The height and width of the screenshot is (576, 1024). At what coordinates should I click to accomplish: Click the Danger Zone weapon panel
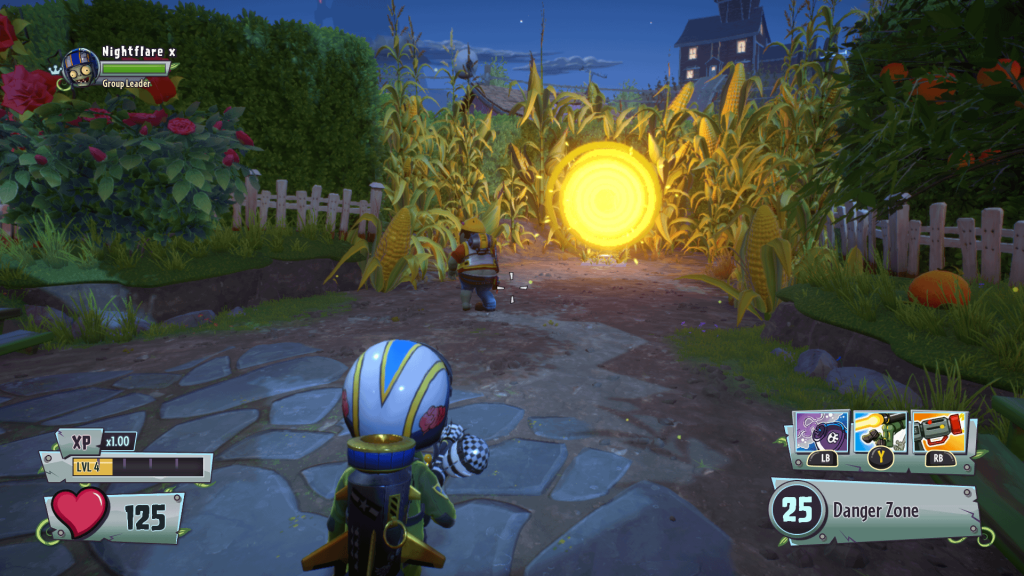tap(875, 510)
